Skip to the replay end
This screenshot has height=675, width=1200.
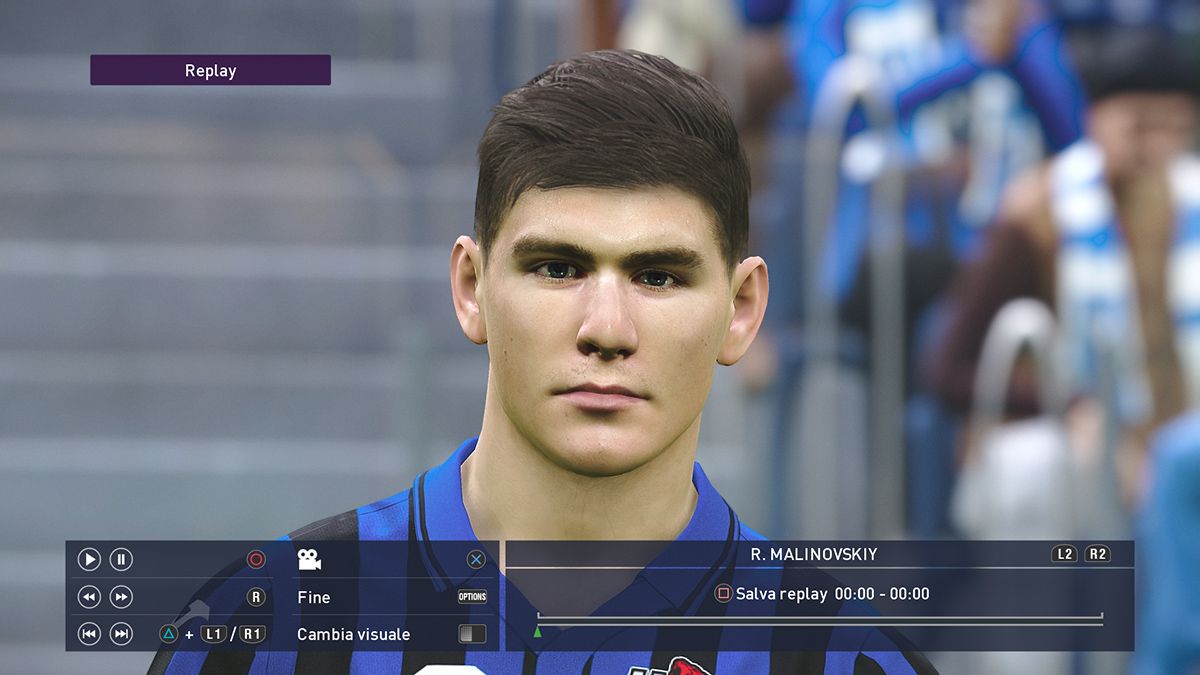[121, 634]
